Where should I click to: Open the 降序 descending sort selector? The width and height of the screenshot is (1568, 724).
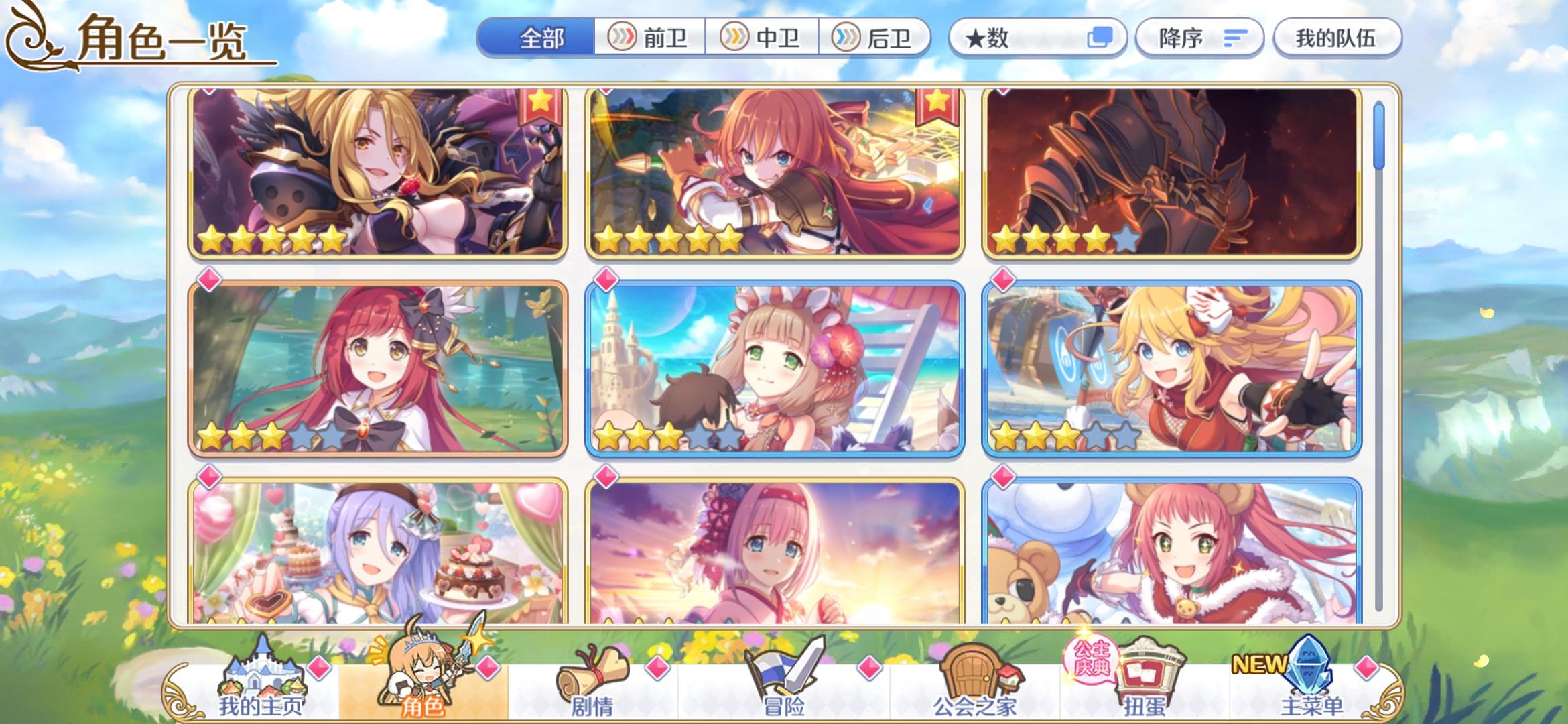coord(1199,38)
